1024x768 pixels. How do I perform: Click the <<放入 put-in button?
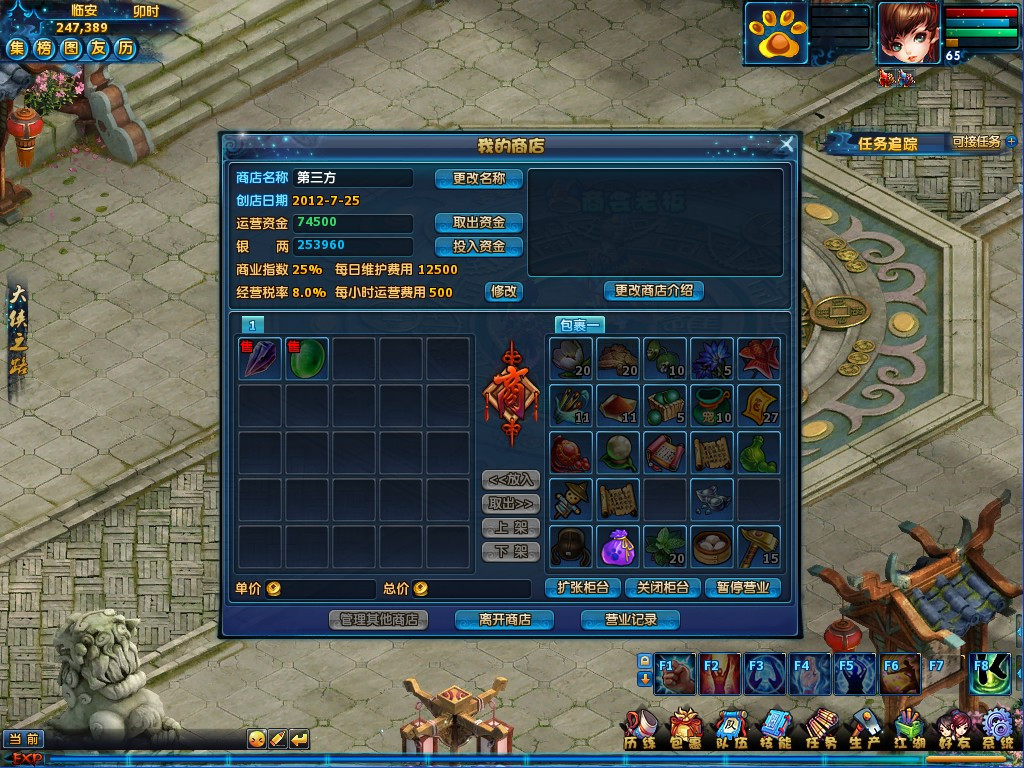510,480
